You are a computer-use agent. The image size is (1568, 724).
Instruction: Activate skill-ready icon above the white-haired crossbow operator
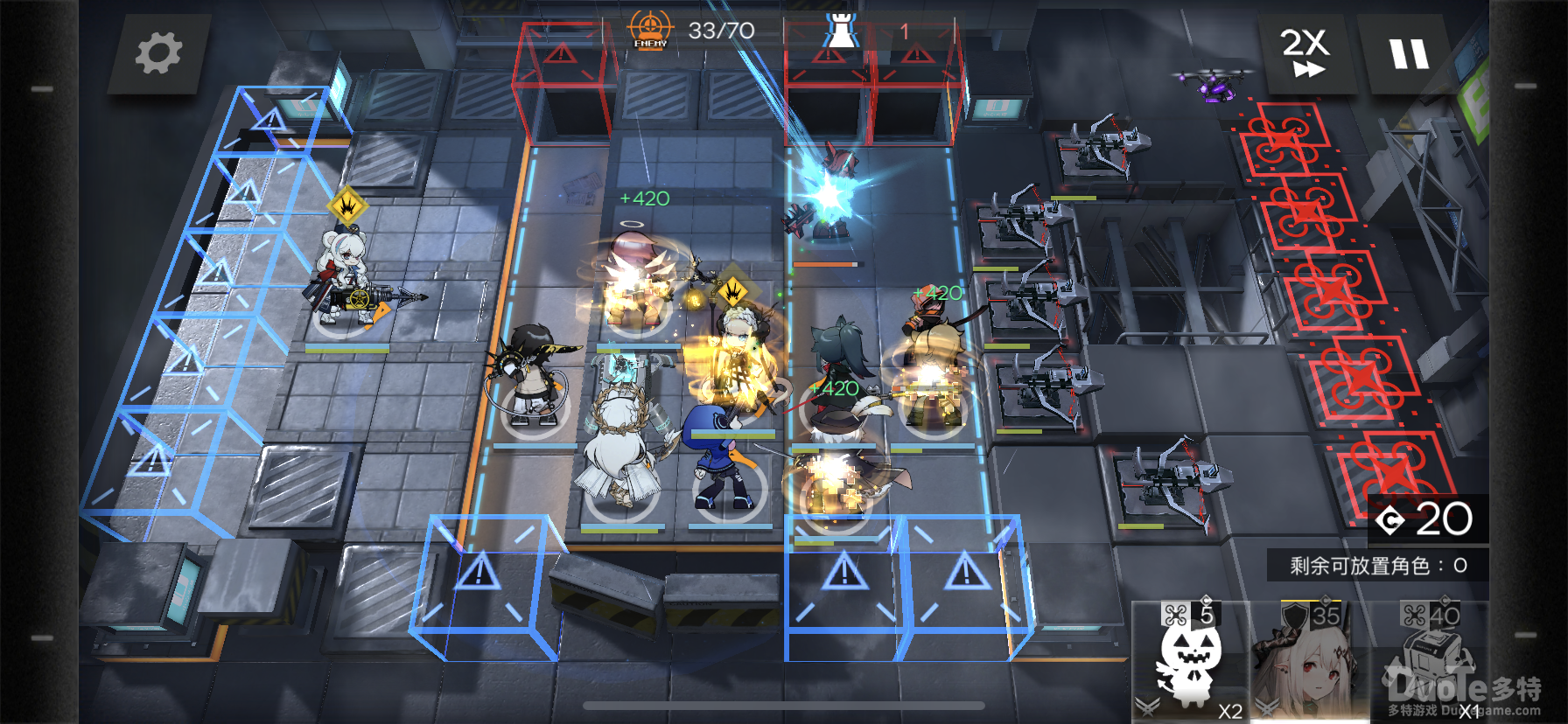click(x=347, y=206)
